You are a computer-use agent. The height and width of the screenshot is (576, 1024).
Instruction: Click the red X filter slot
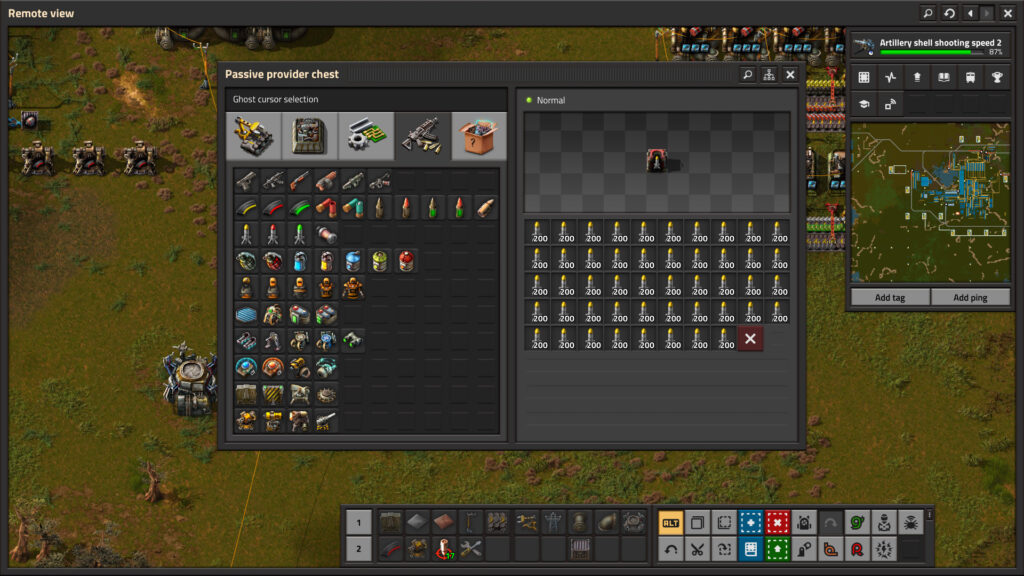pos(750,339)
